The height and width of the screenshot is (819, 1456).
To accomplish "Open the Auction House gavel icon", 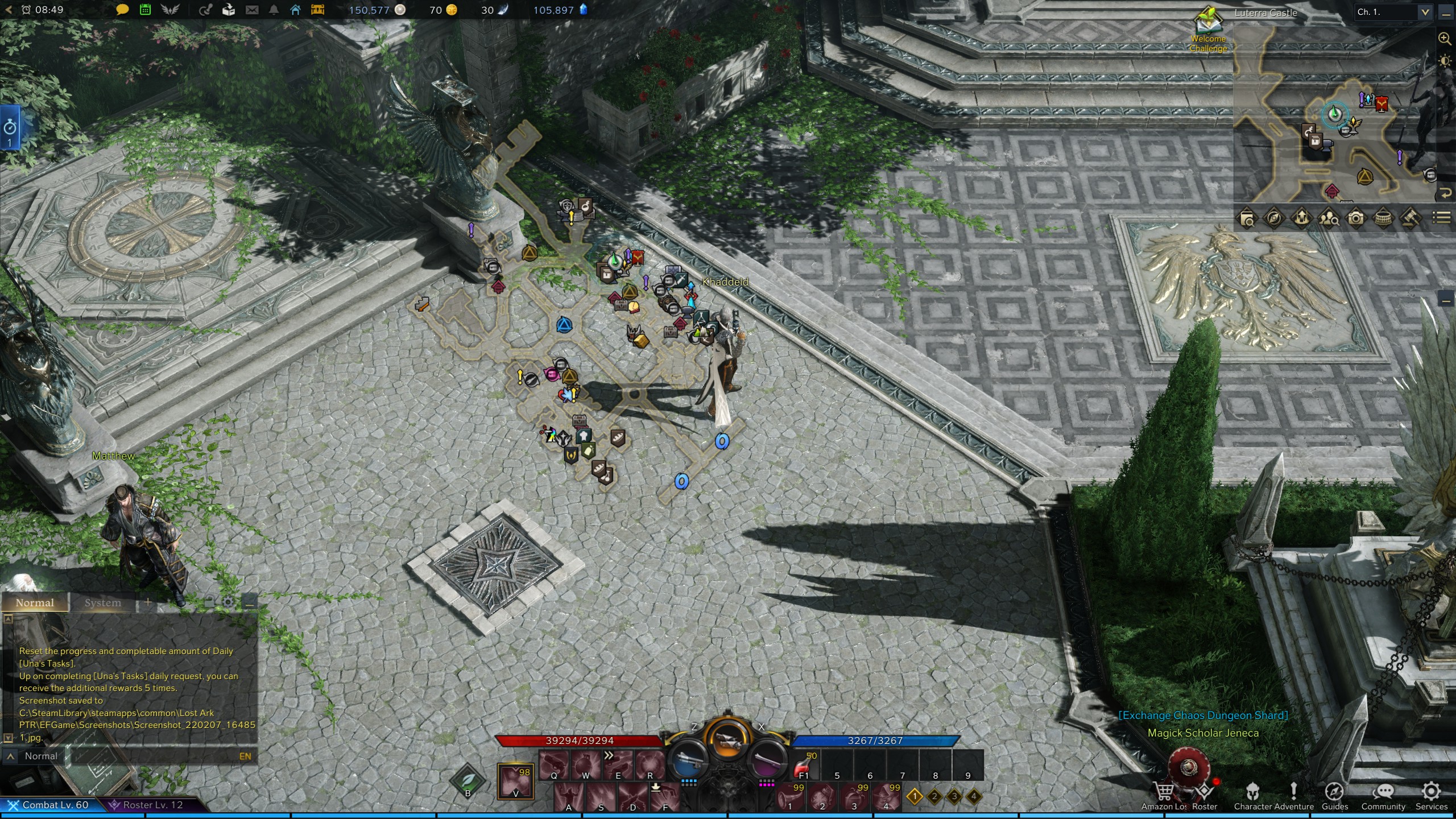I will tap(1412, 217).
